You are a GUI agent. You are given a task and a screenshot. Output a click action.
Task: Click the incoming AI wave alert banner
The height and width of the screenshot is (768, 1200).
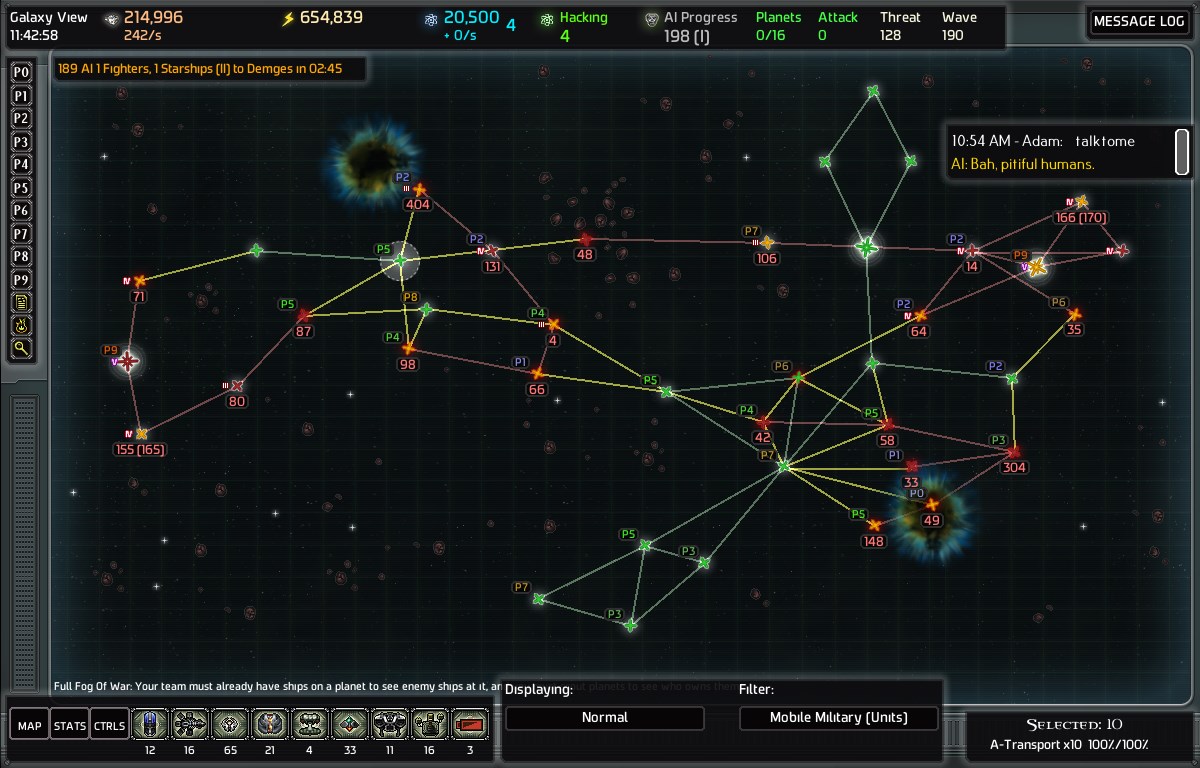click(x=210, y=69)
